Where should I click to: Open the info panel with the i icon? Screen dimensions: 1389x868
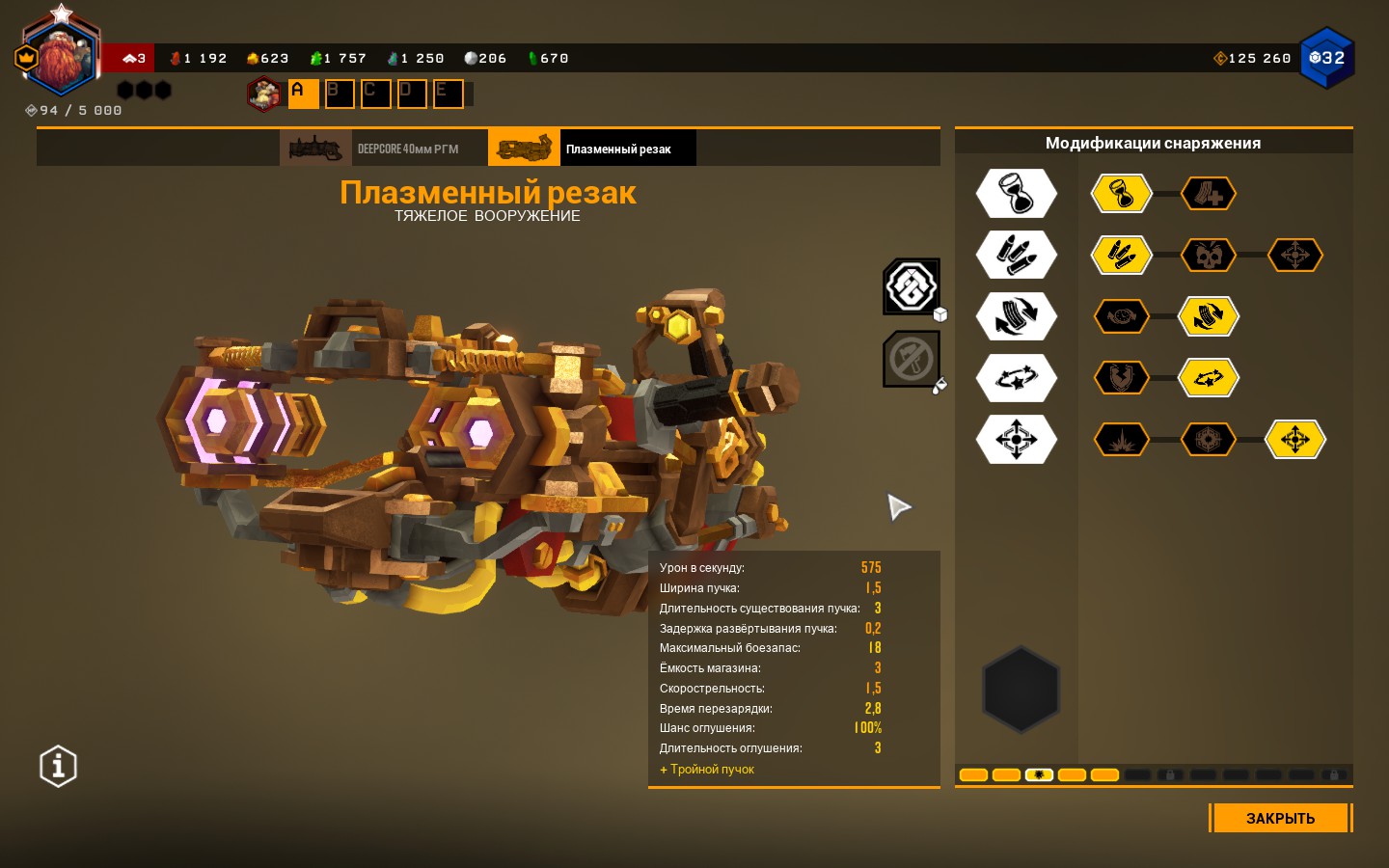click(58, 767)
